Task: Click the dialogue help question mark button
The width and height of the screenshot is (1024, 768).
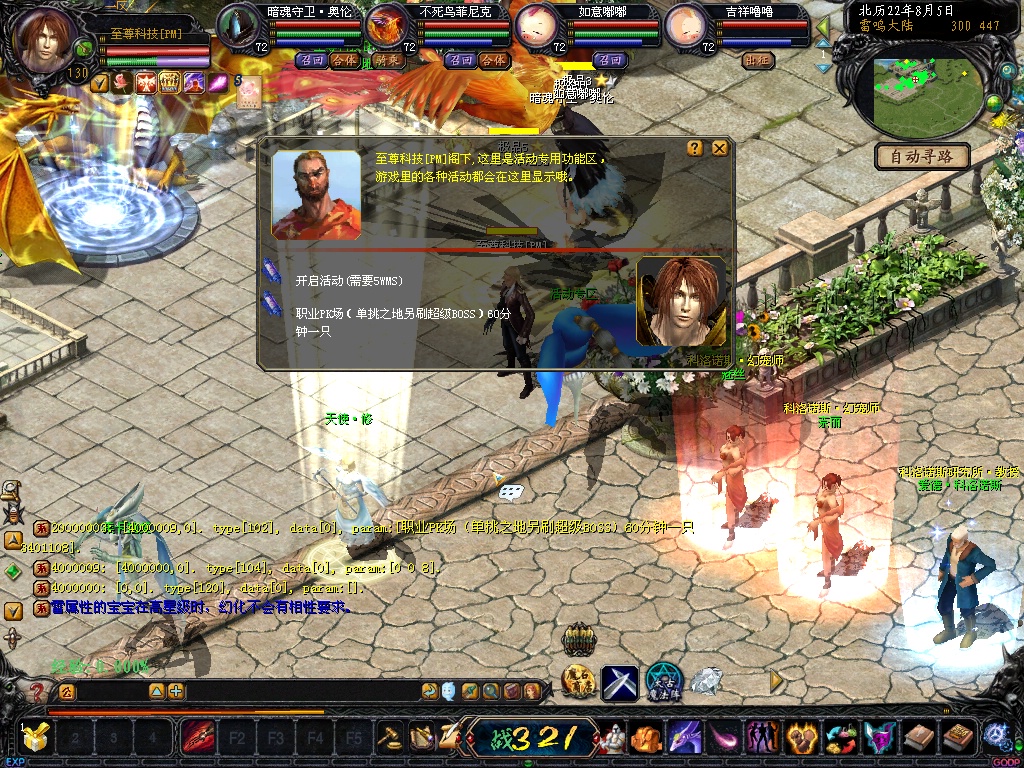Action: pos(695,149)
